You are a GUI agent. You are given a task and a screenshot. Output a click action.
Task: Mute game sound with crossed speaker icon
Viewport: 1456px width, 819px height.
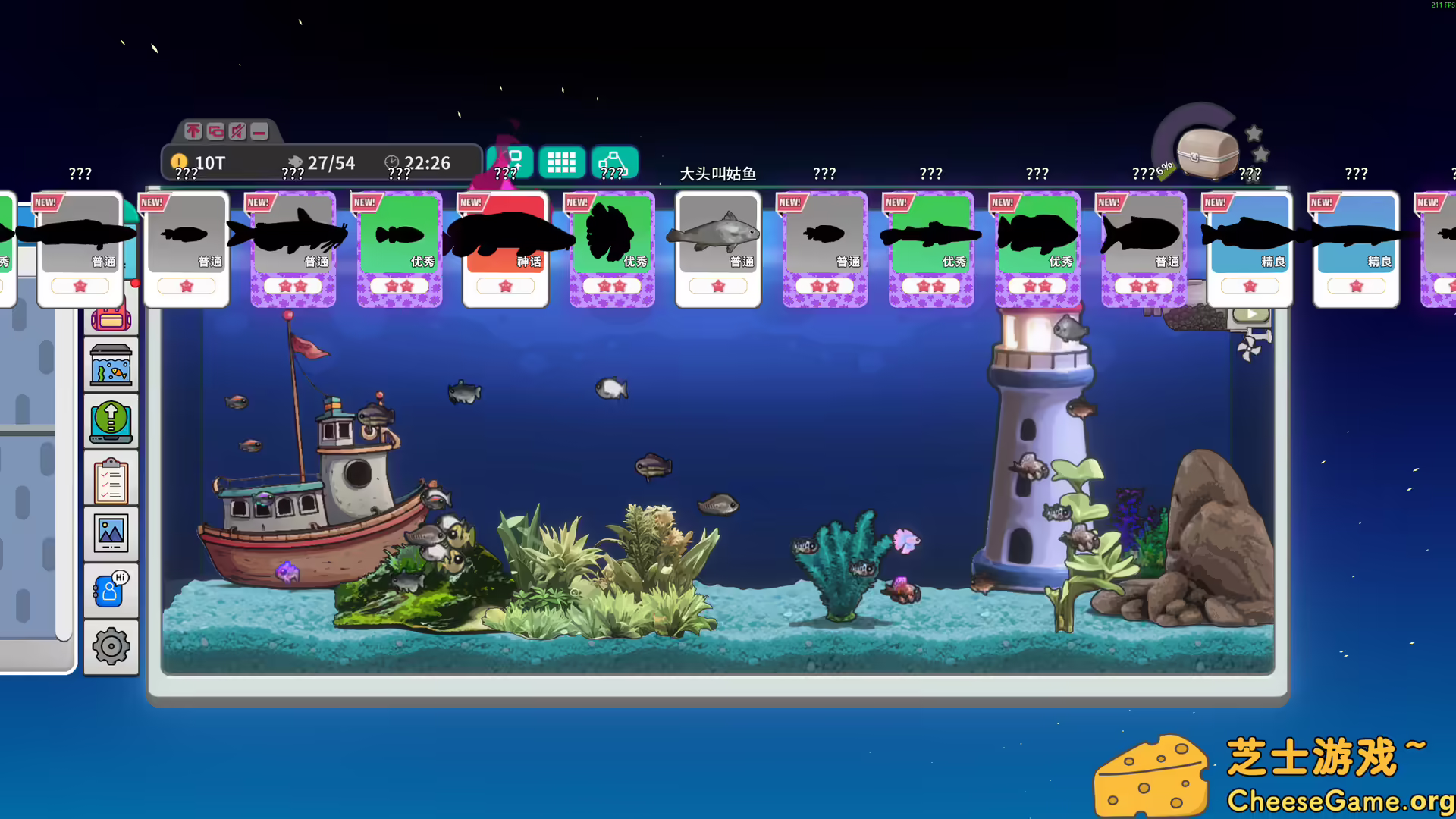(x=236, y=131)
